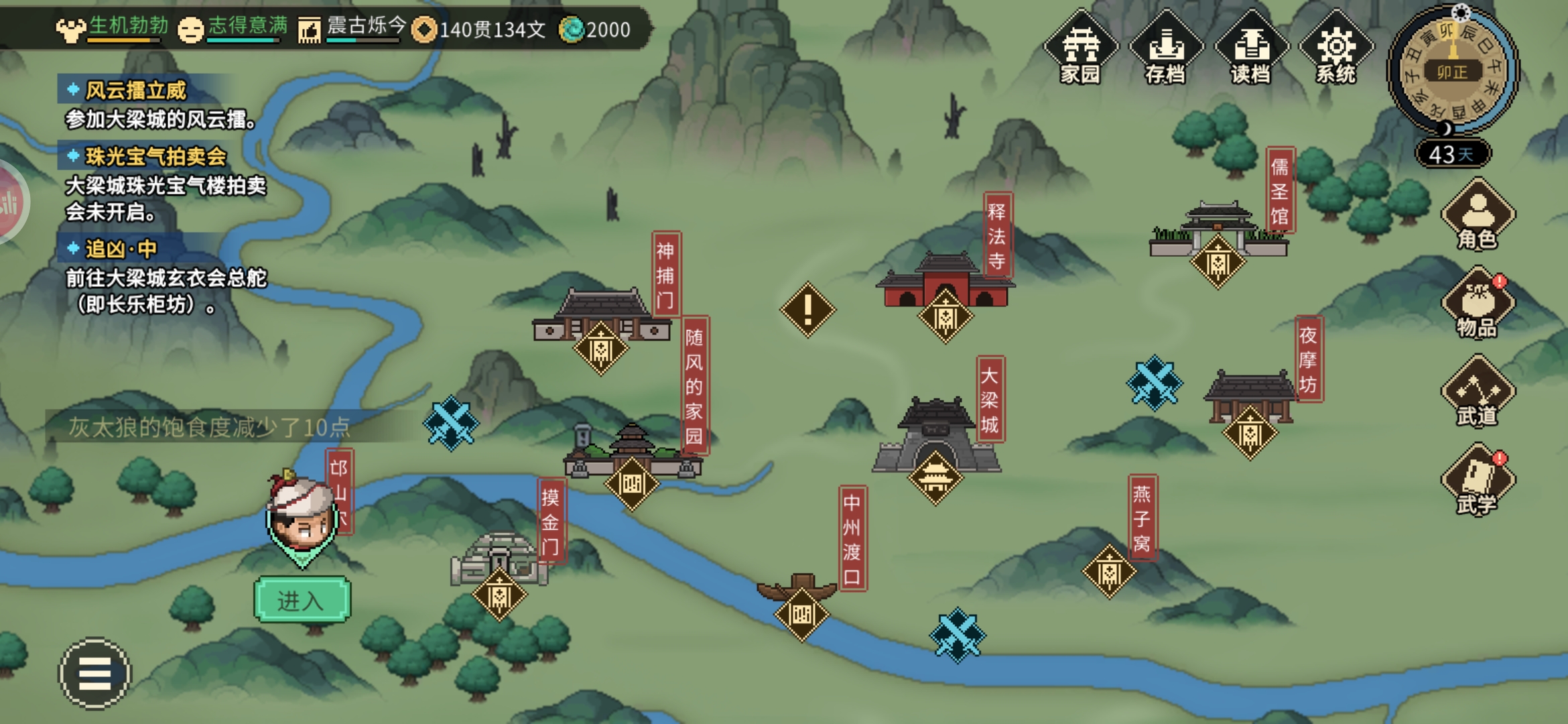Open the 角色 character sheet

click(x=1478, y=216)
